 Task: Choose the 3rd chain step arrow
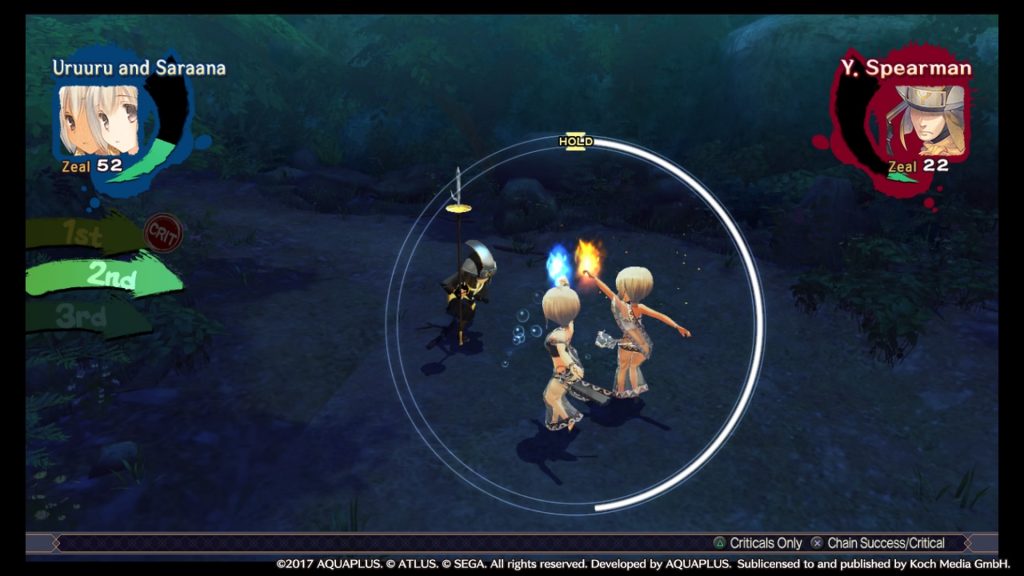coord(85,318)
